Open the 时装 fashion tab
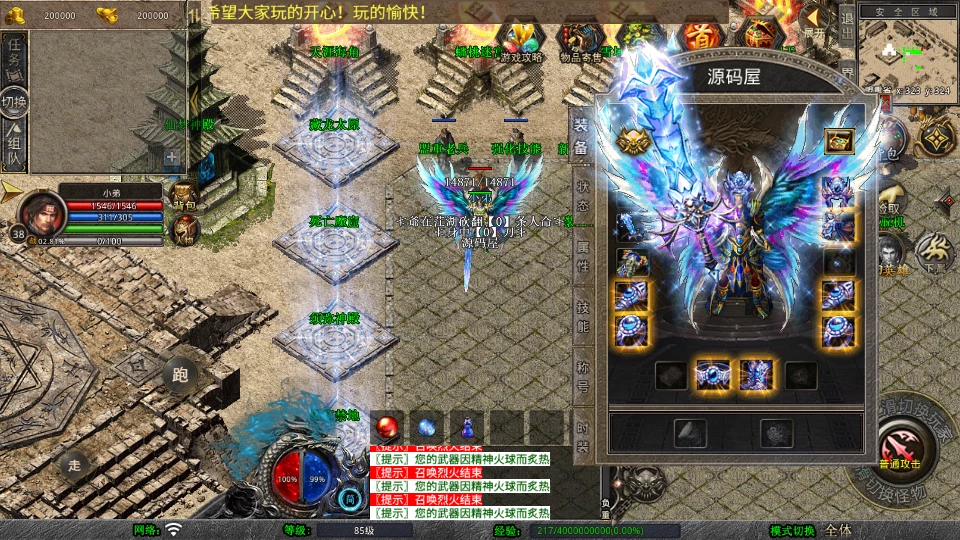The width and height of the screenshot is (960, 540). (x=583, y=435)
